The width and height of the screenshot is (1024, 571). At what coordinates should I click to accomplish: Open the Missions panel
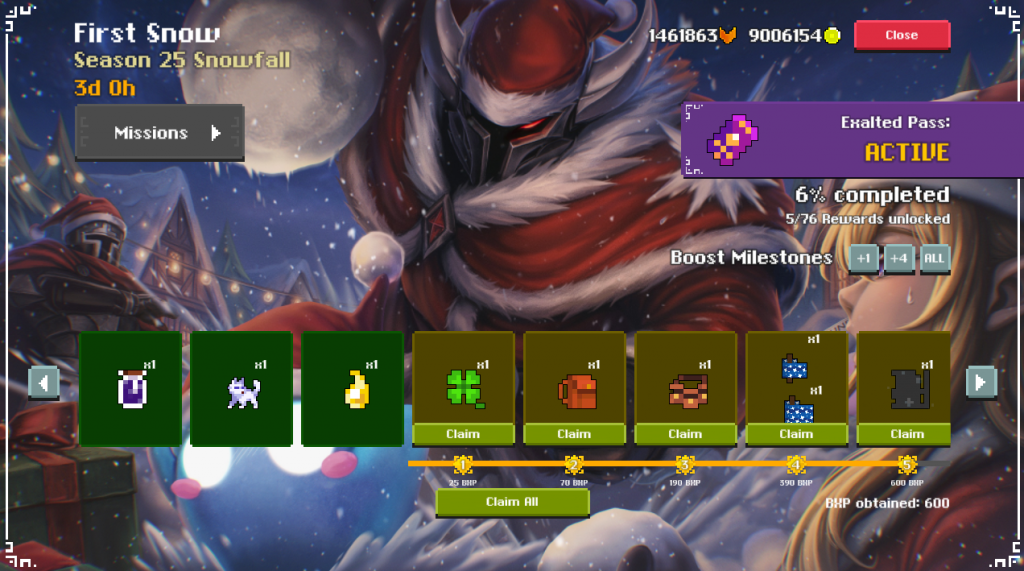coord(160,132)
